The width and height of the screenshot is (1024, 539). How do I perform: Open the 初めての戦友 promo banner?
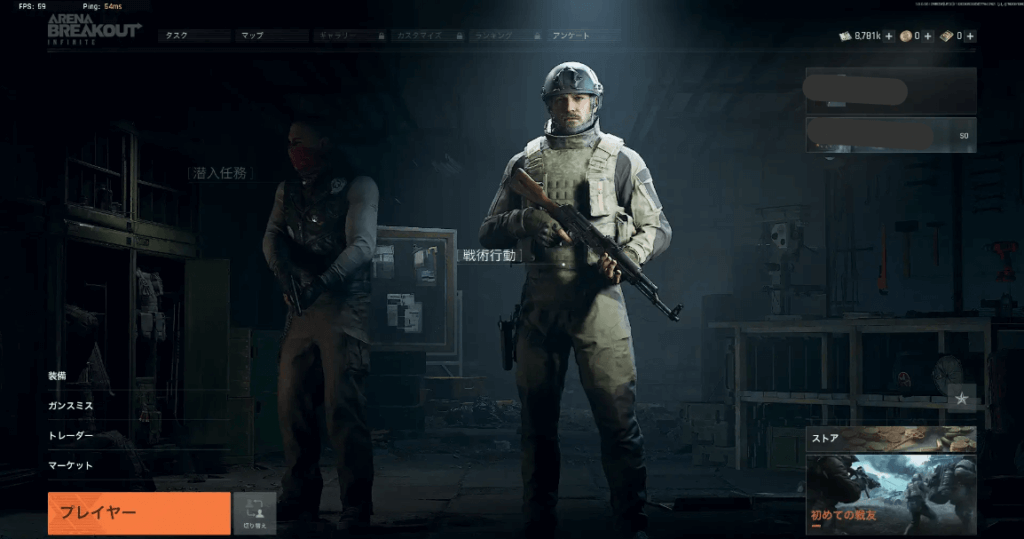click(x=890, y=494)
